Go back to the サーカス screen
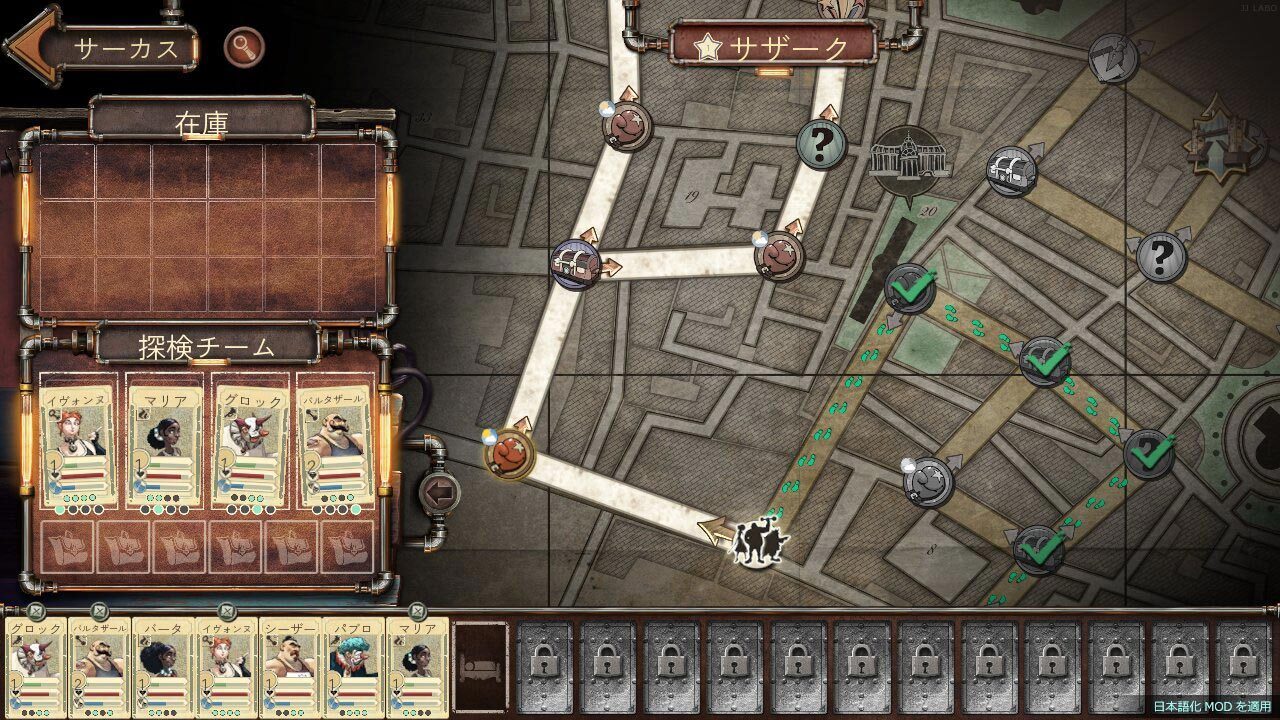The height and width of the screenshot is (720, 1280). pos(100,48)
